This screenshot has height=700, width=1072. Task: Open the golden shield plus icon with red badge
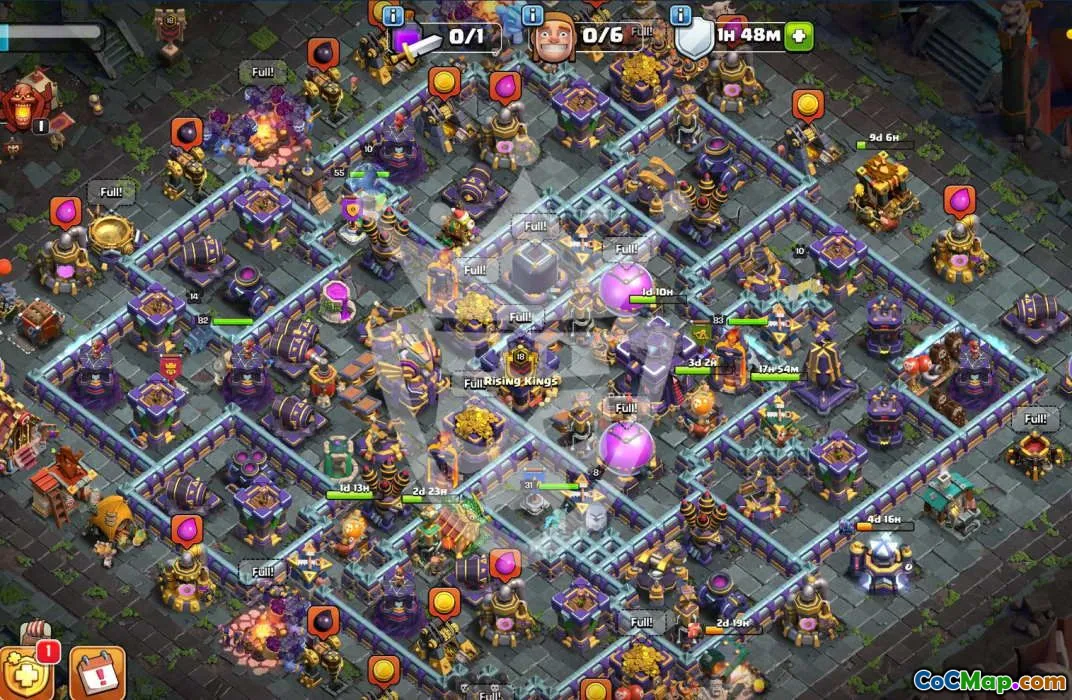(x=22, y=671)
